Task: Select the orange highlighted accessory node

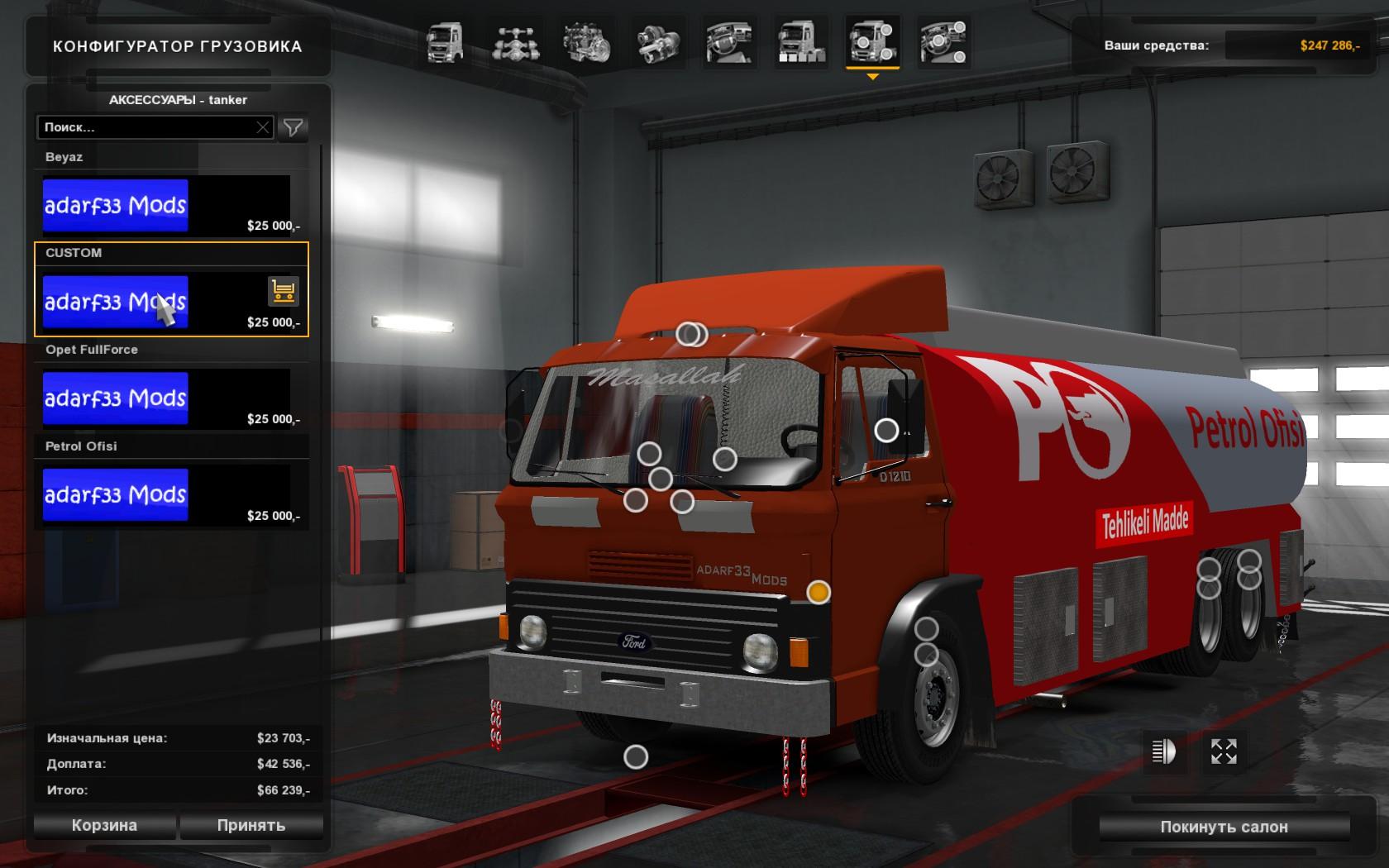Action: pyautogui.click(x=819, y=592)
